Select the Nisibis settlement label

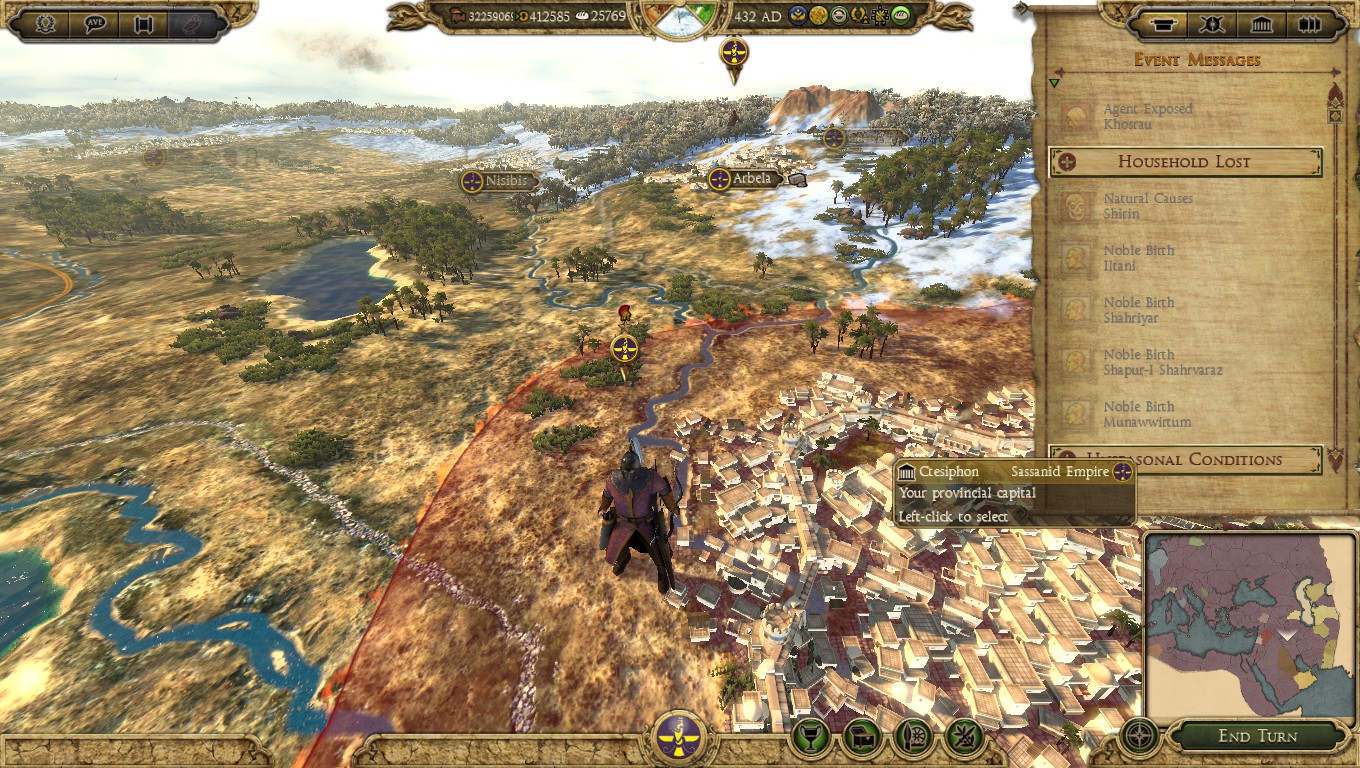coord(499,181)
